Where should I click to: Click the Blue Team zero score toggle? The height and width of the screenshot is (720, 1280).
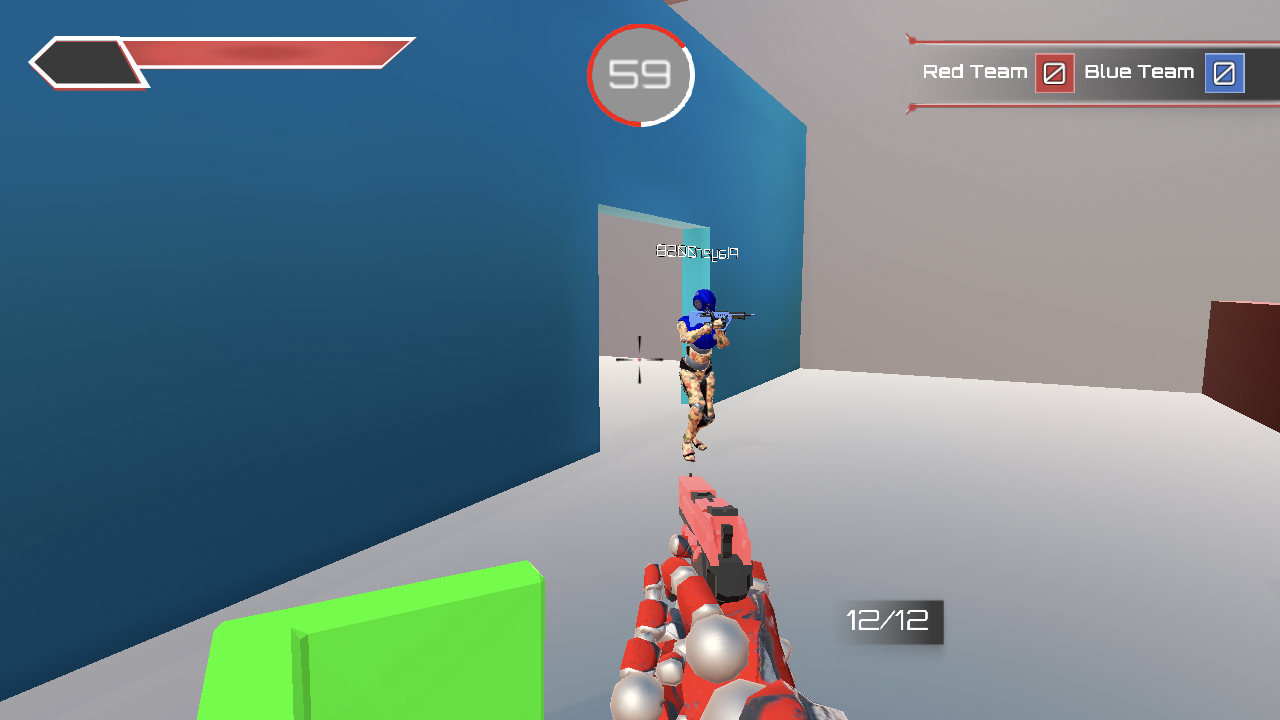click(1225, 72)
